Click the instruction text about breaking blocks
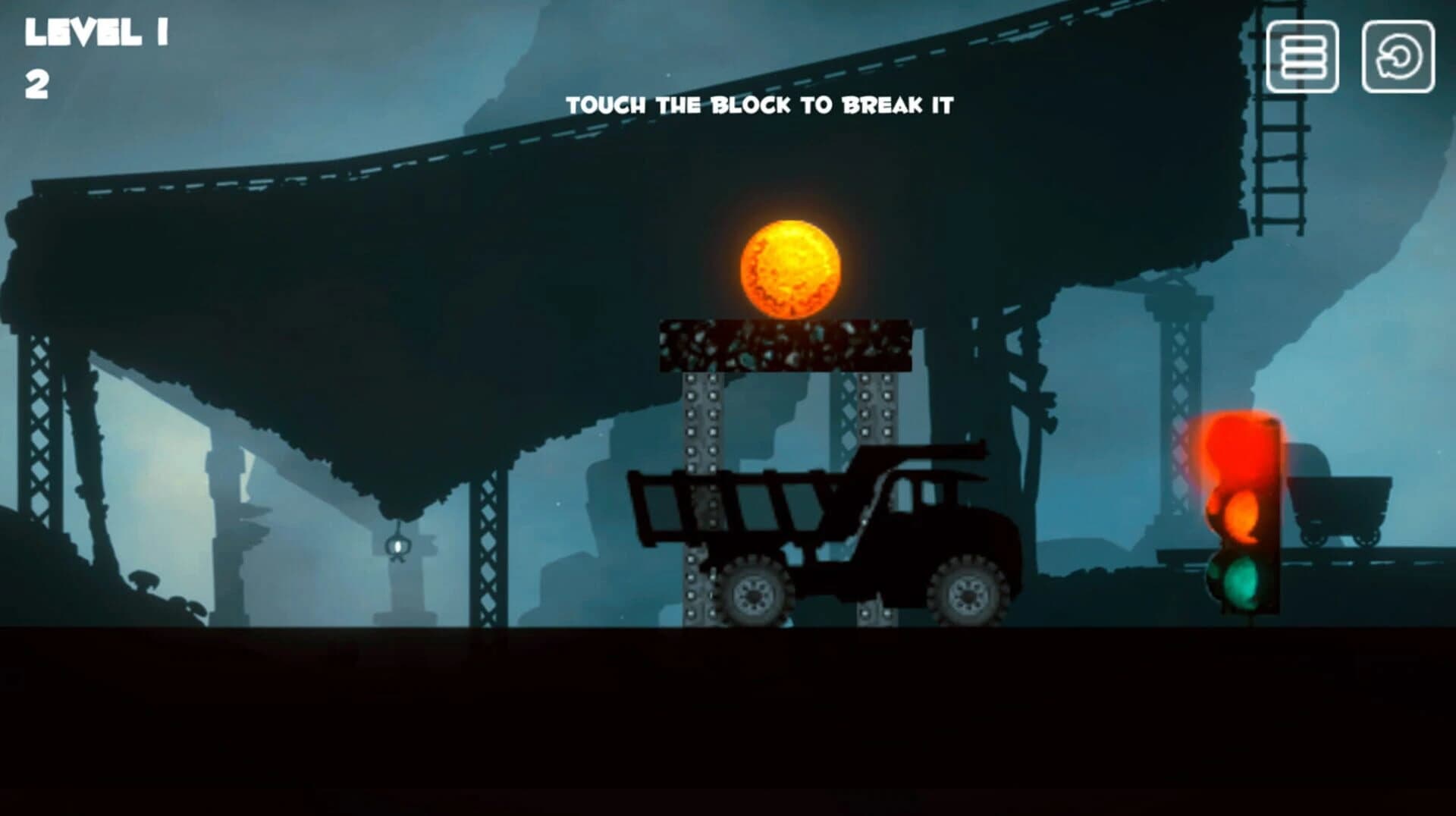This screenshot has height=816, width=1456. click(x=762, y=106)
